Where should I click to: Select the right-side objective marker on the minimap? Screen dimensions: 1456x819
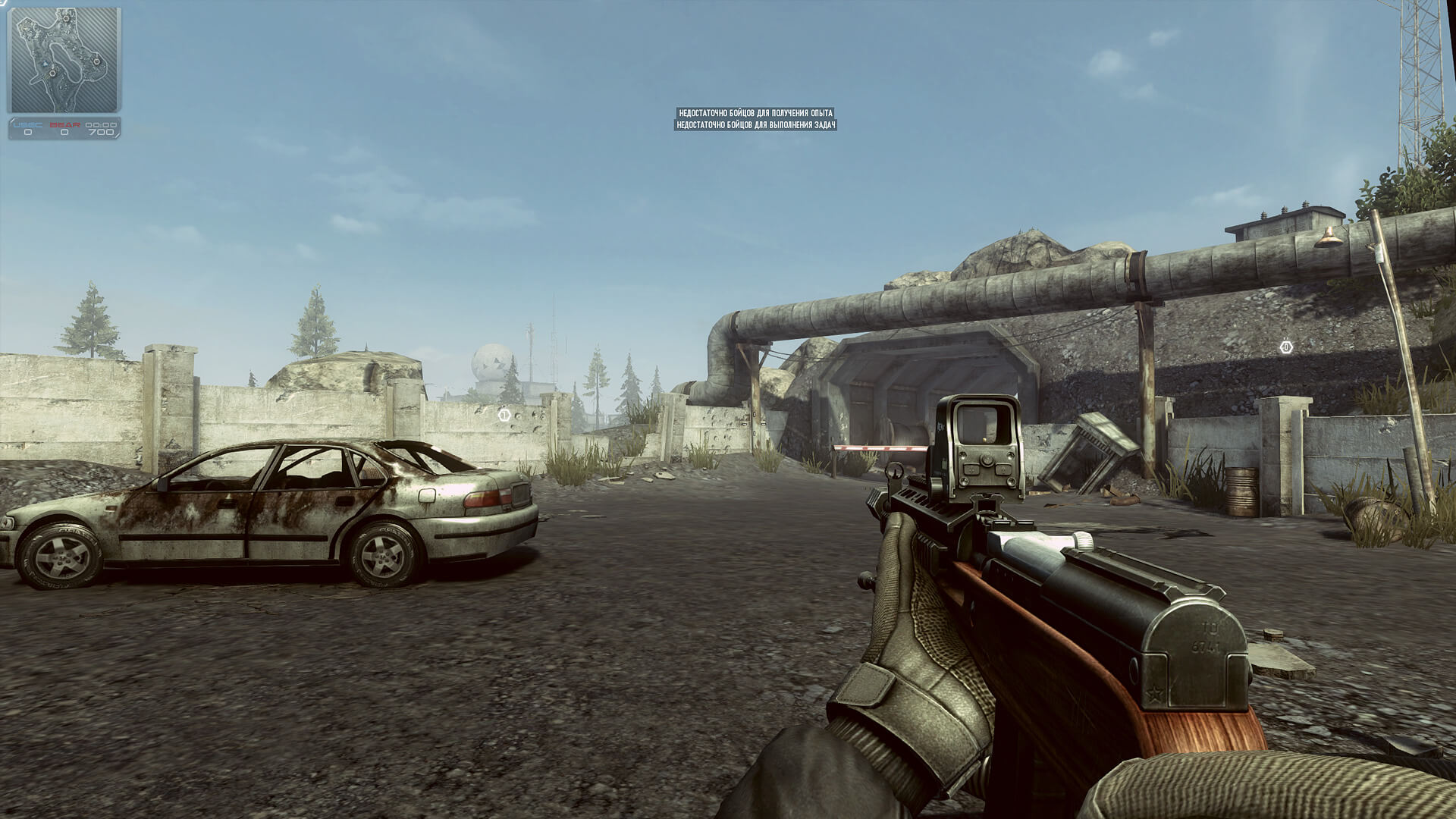97,61
